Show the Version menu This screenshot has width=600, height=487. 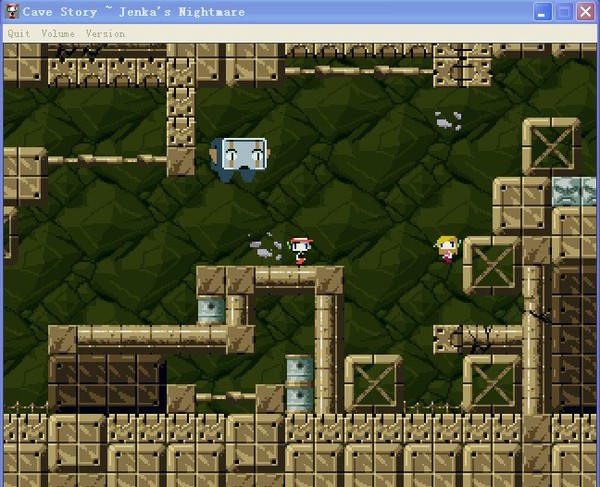[x=105, y=33]
